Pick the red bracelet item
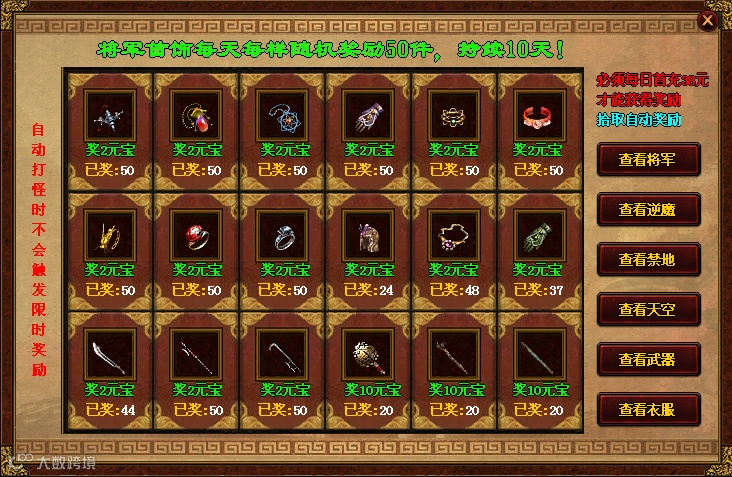 (536, 117)
